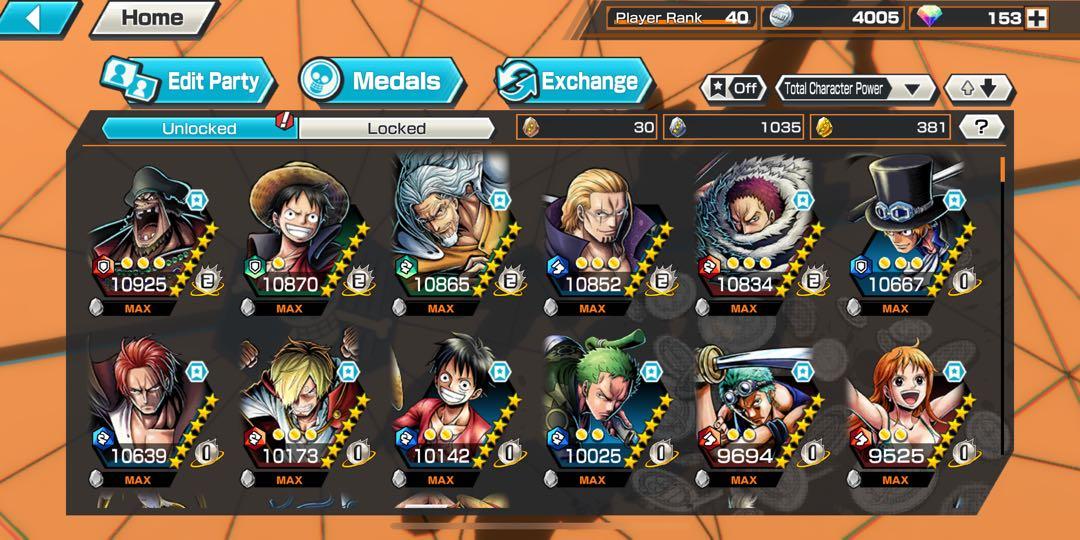Viewport: 1080px width, 540px height.
Task: Switch to the Unlocked characters tab
Action: pos(199,128)
